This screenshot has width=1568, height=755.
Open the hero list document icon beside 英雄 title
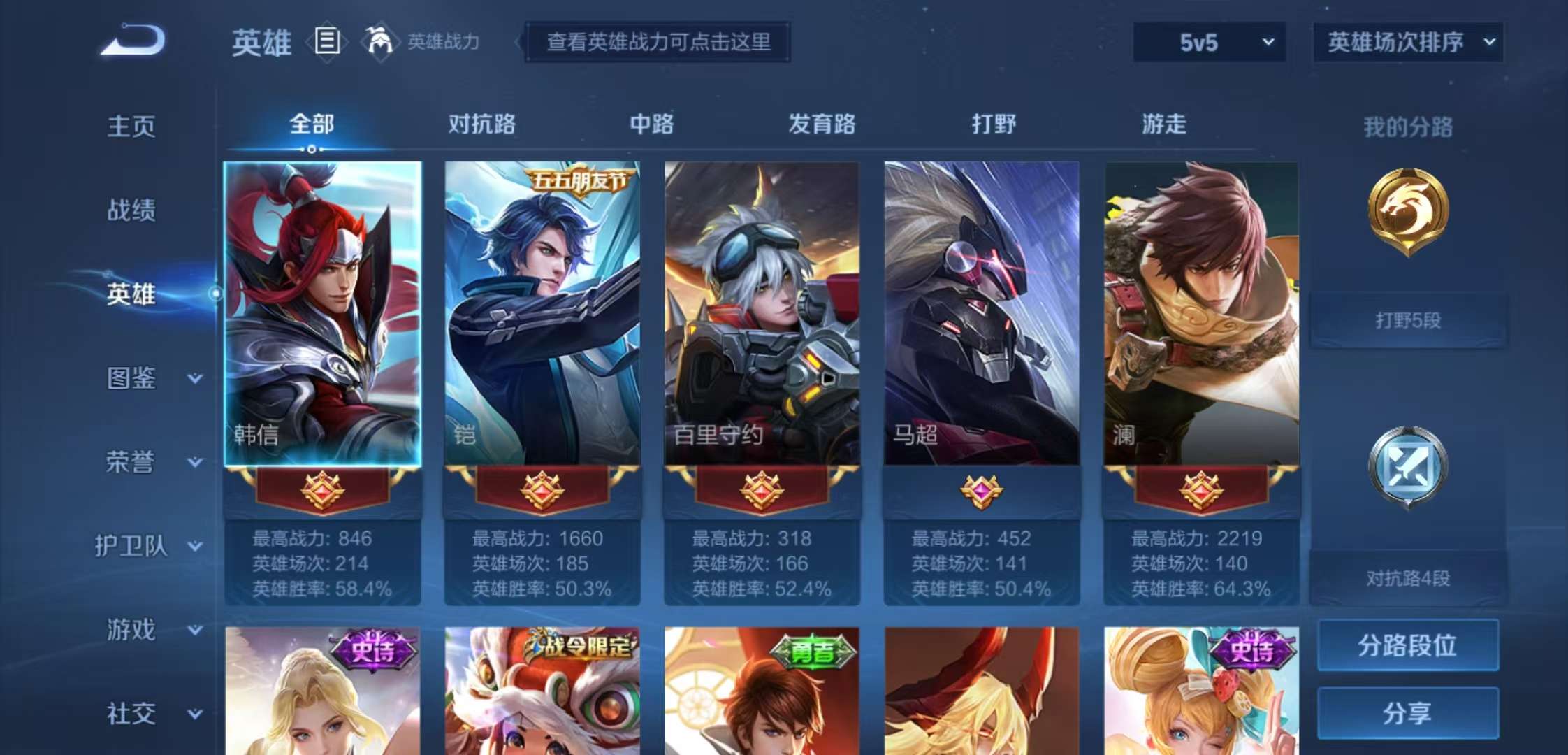[x=326, y=42]
